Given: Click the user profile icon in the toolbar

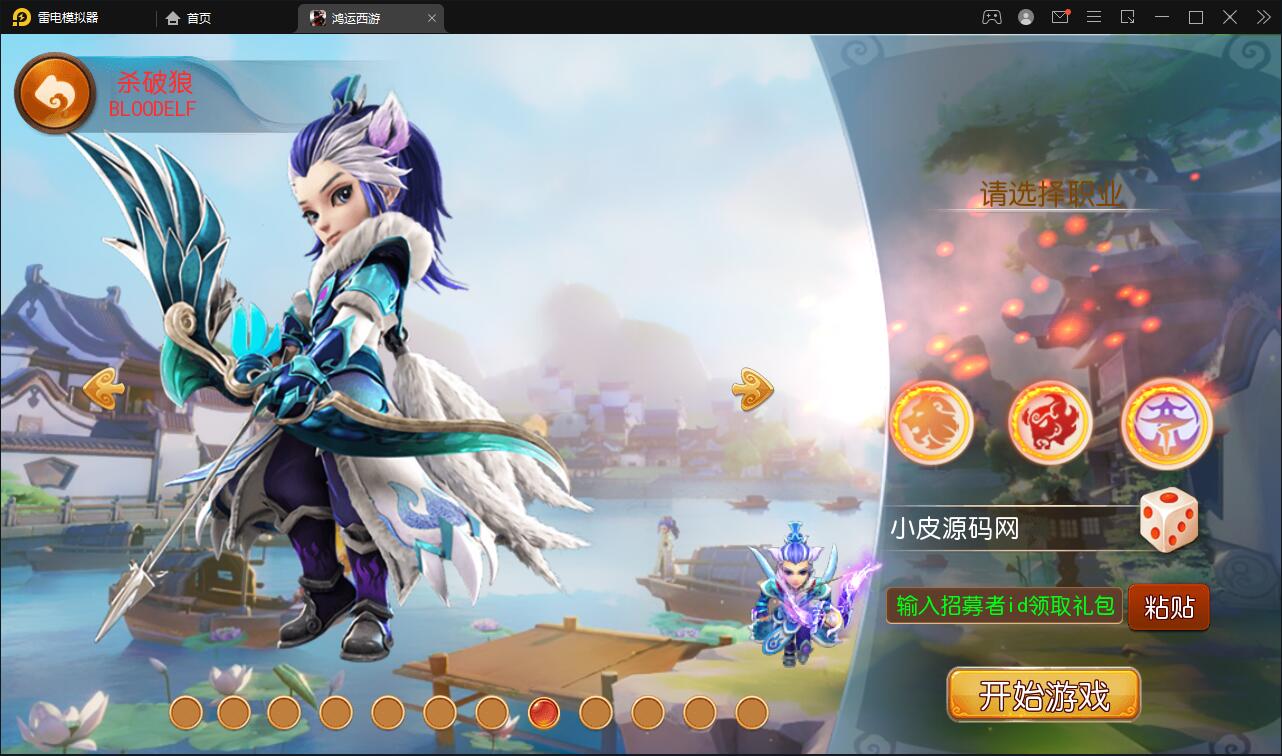Looking at the screenshot, I should [x=1025, y=17].
